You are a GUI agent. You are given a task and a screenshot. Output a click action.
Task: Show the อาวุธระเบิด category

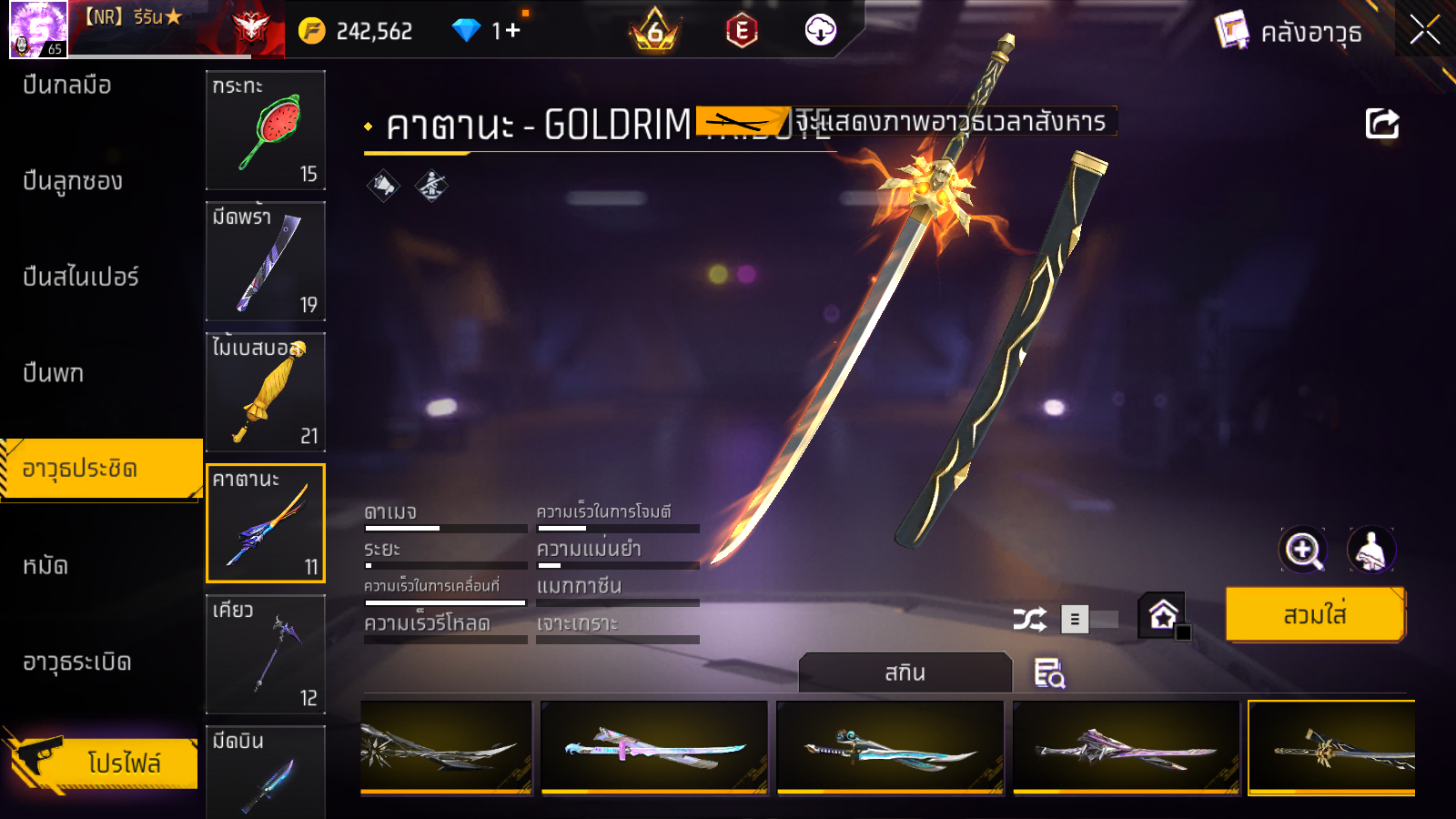[x=77, y=662]
